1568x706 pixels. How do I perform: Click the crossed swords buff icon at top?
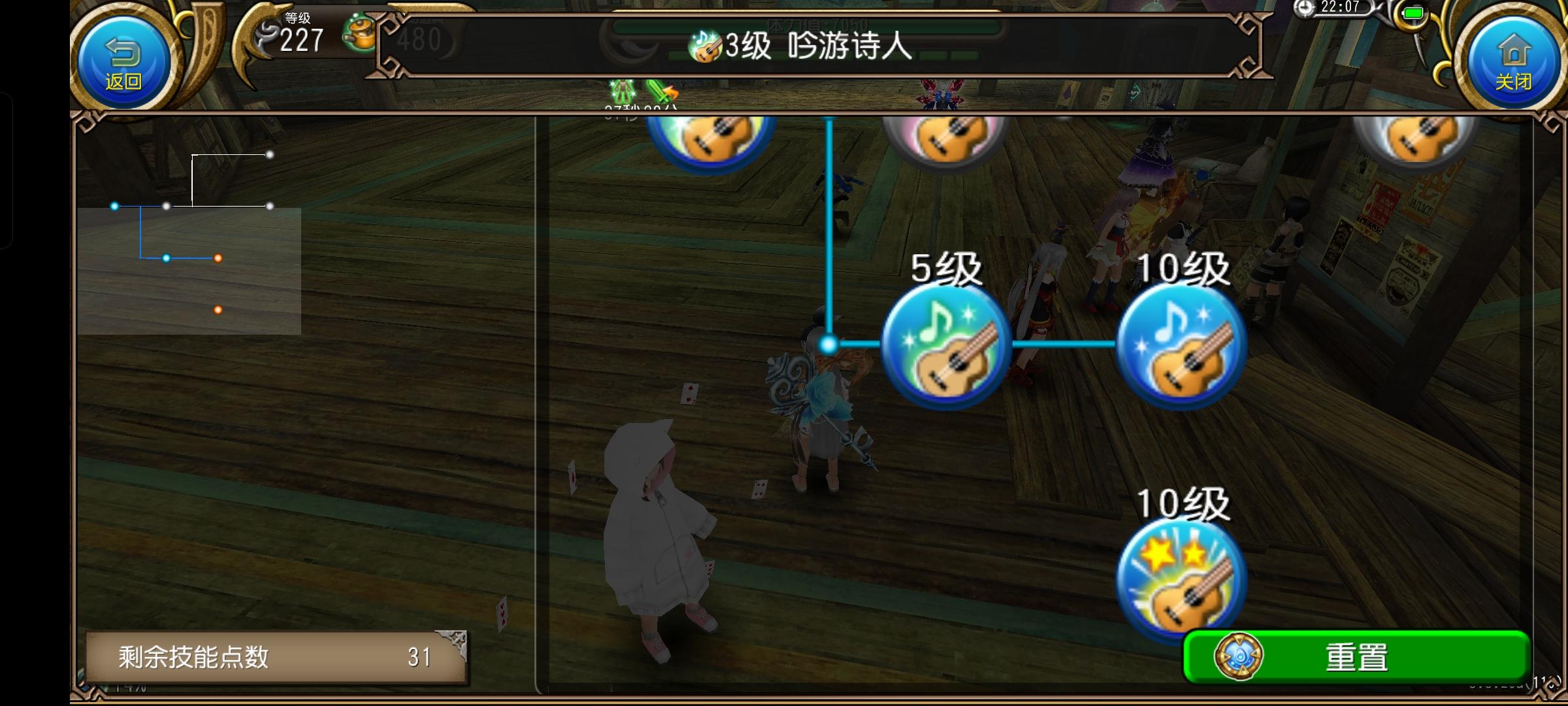tap(660, 90)
